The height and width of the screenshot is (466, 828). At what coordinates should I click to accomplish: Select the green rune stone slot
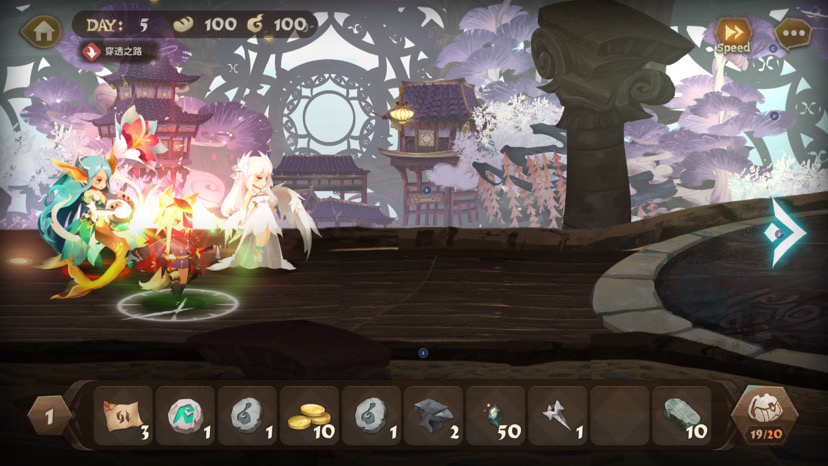pyautogui.click(x=186, y=415)
